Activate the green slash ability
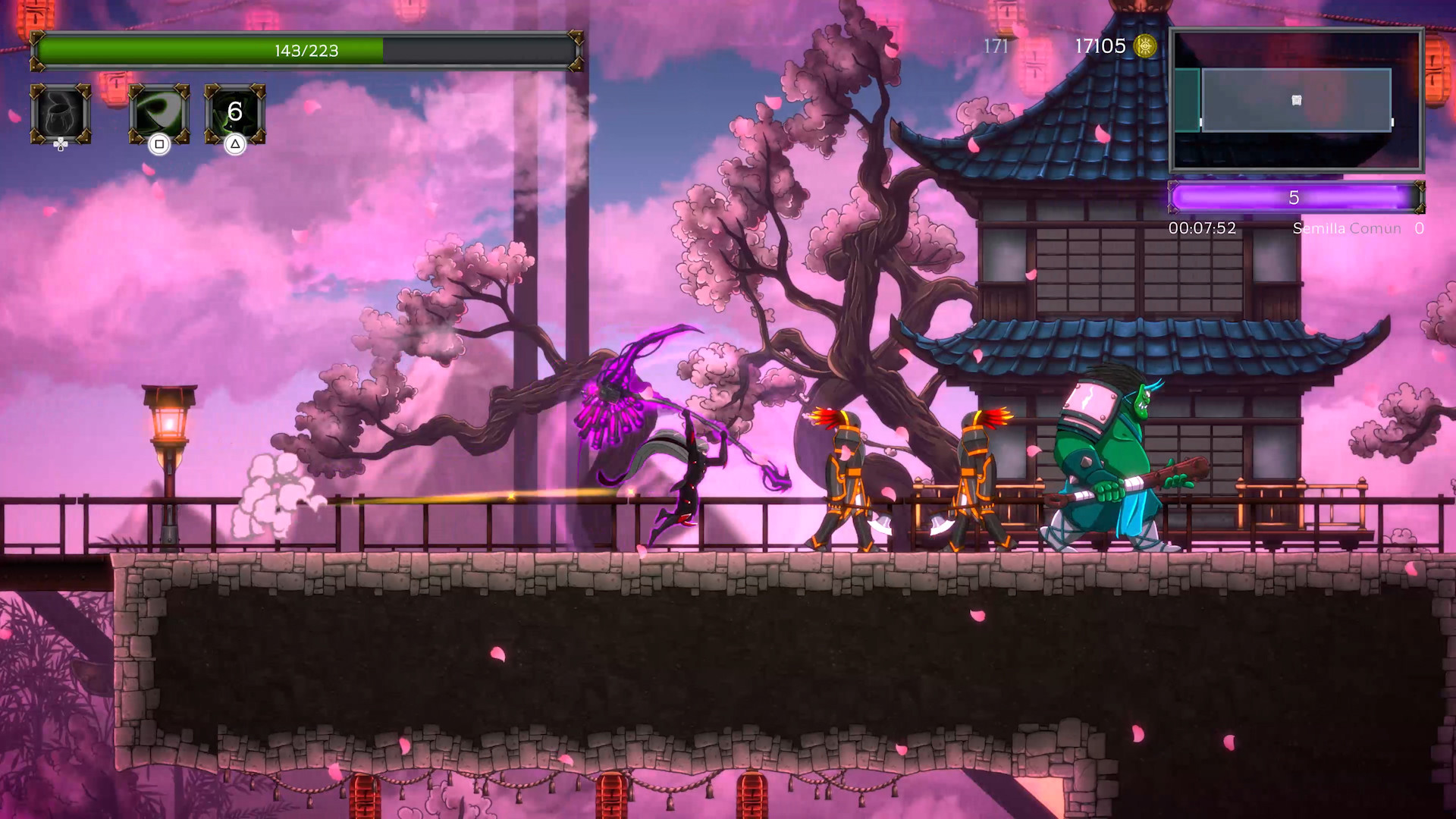Image resolution: width=1456 pixels, height=819 pixels. click(159, 114)
